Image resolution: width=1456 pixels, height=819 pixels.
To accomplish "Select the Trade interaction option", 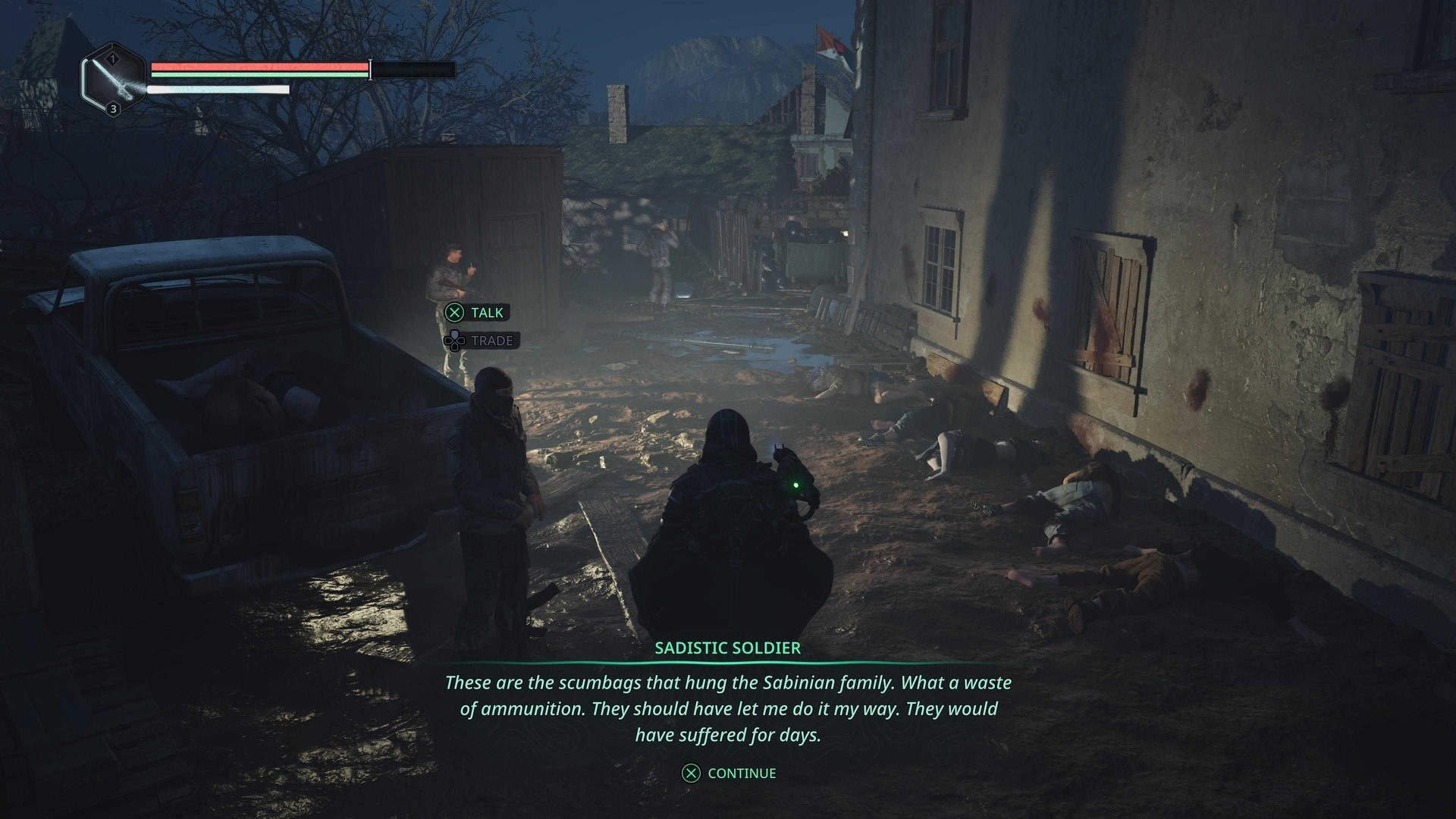I will tap(481, 340).
